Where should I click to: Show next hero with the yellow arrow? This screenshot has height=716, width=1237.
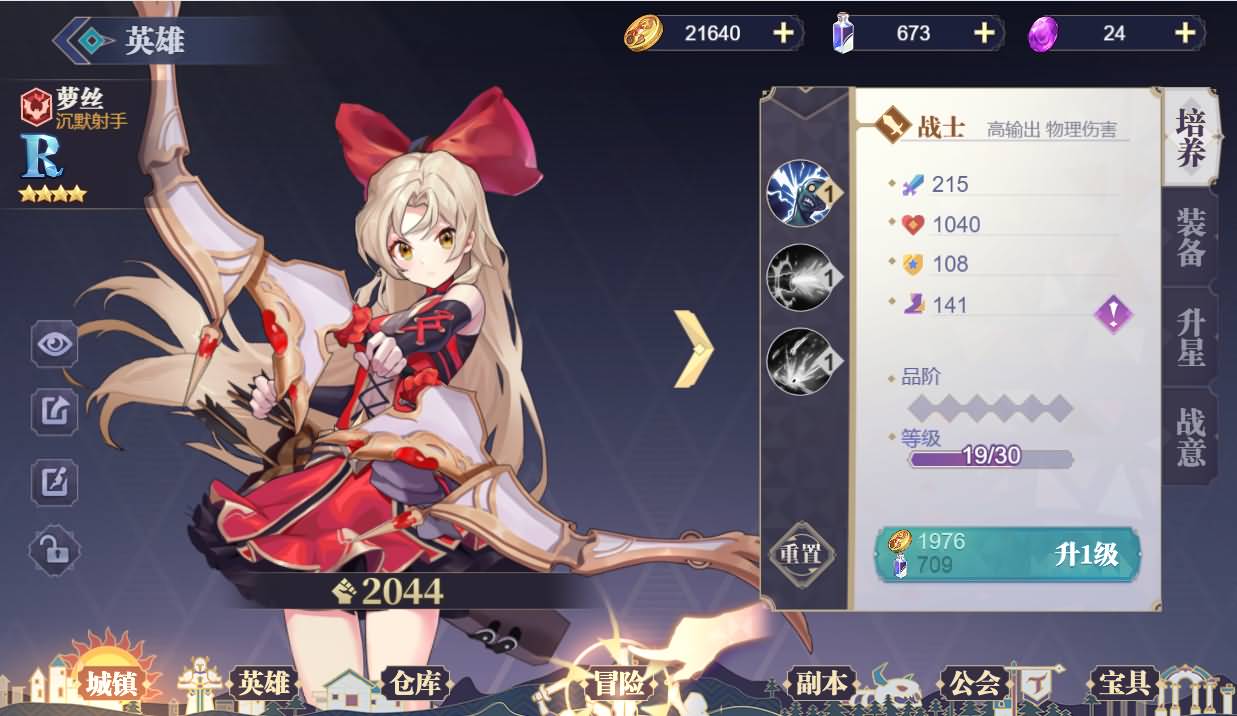[693, 349]
